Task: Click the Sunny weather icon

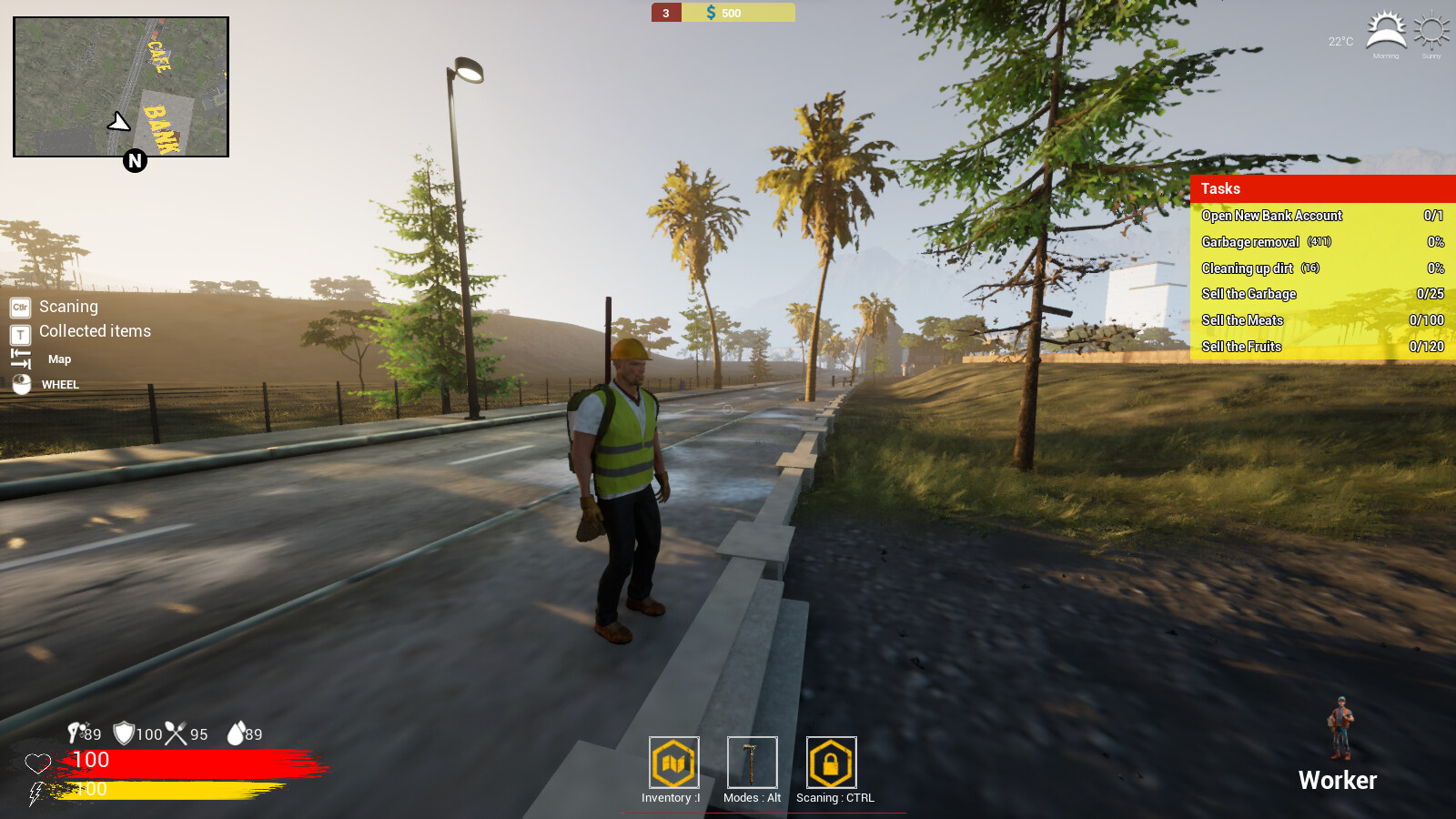Action: (x=1430, y=27)
